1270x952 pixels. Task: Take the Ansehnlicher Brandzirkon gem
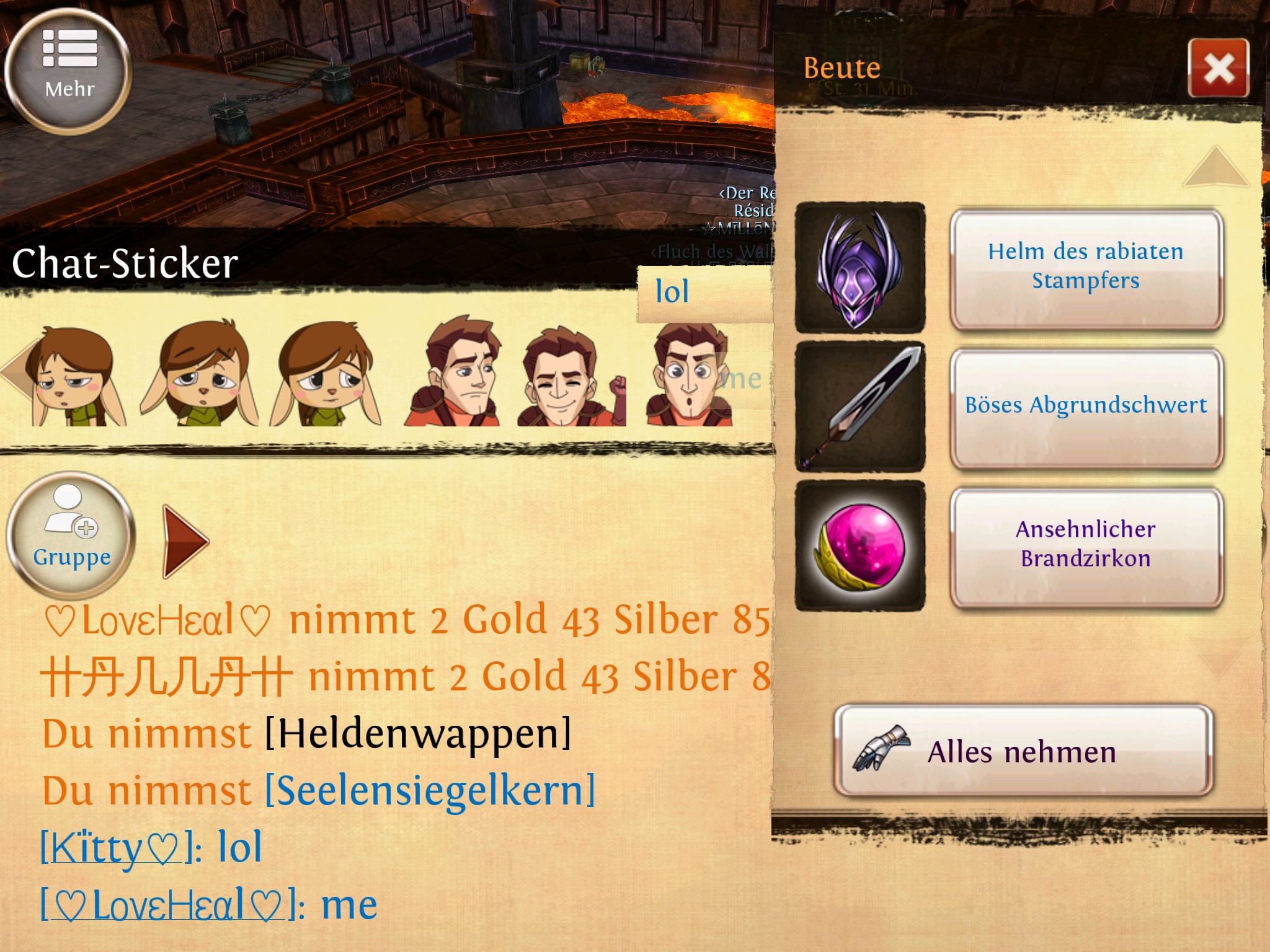pos(1086,545)
